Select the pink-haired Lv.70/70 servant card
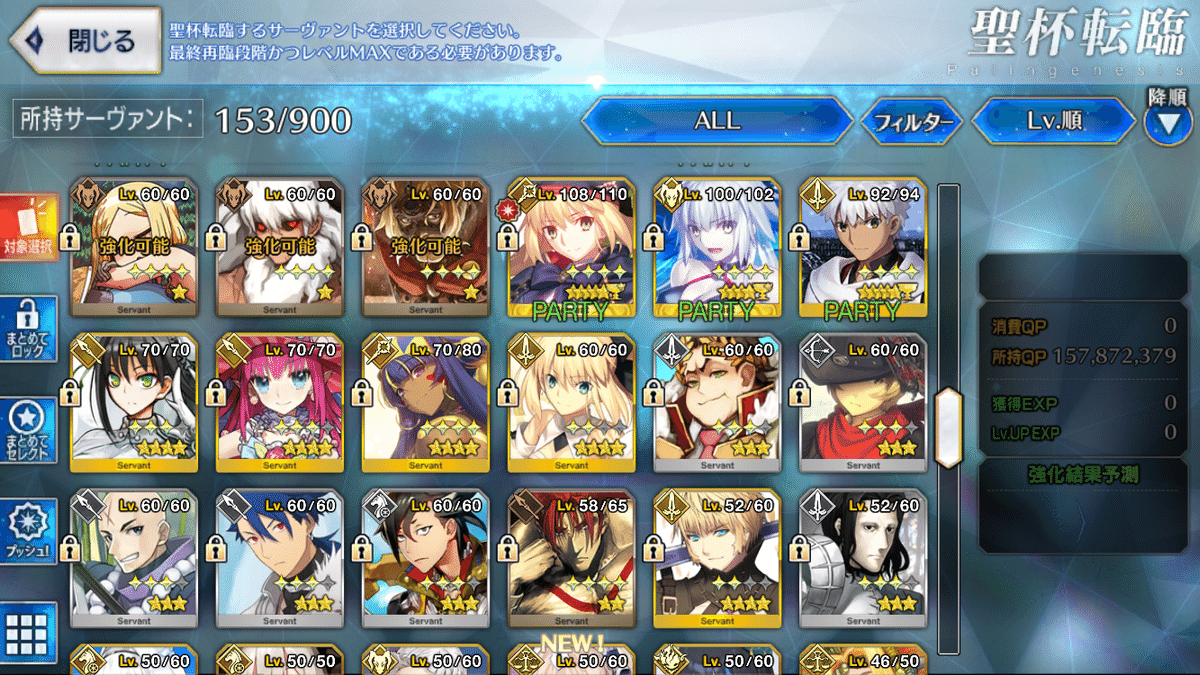Viewport: 1200px width, 675px height. [279, 403]
